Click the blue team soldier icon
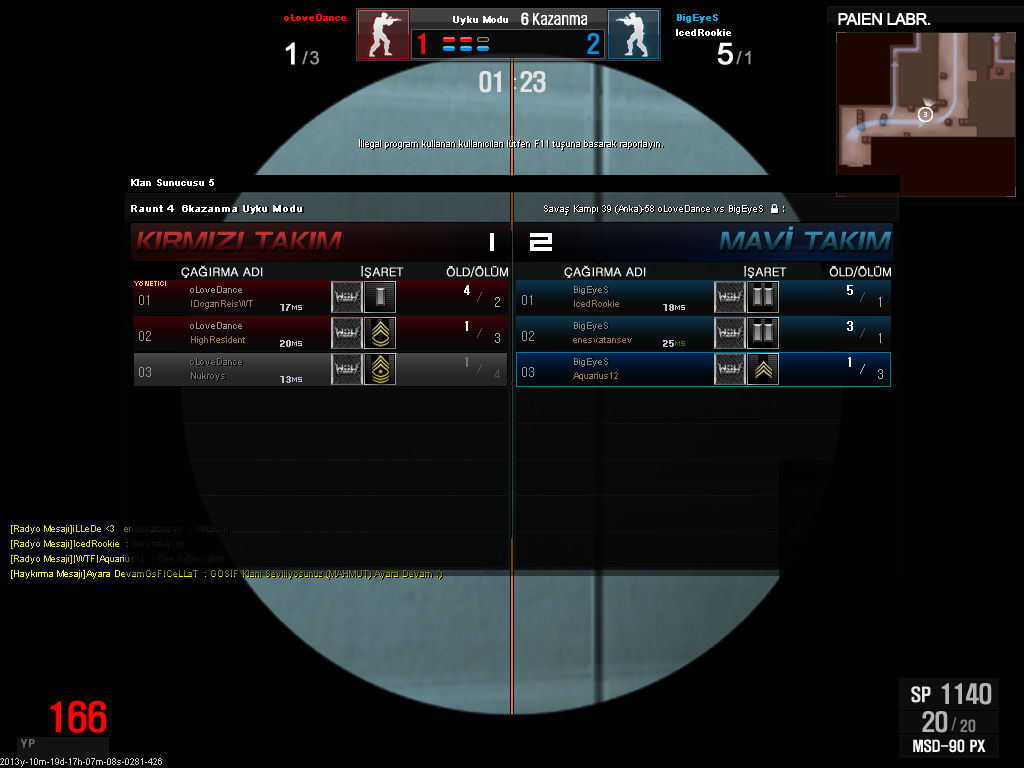Viewport: 1024px width, 768px height. tap(633, 36)
